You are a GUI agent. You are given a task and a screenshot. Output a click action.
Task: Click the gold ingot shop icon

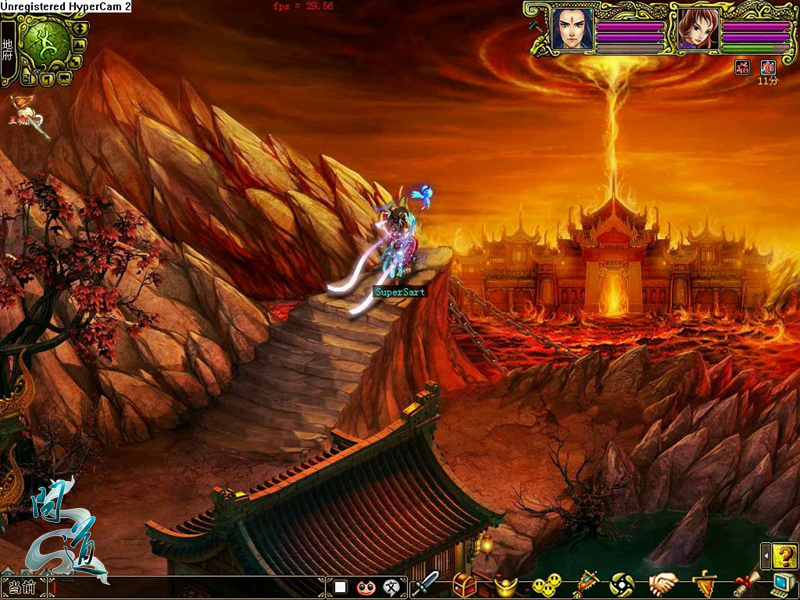(x=505, y=584)
